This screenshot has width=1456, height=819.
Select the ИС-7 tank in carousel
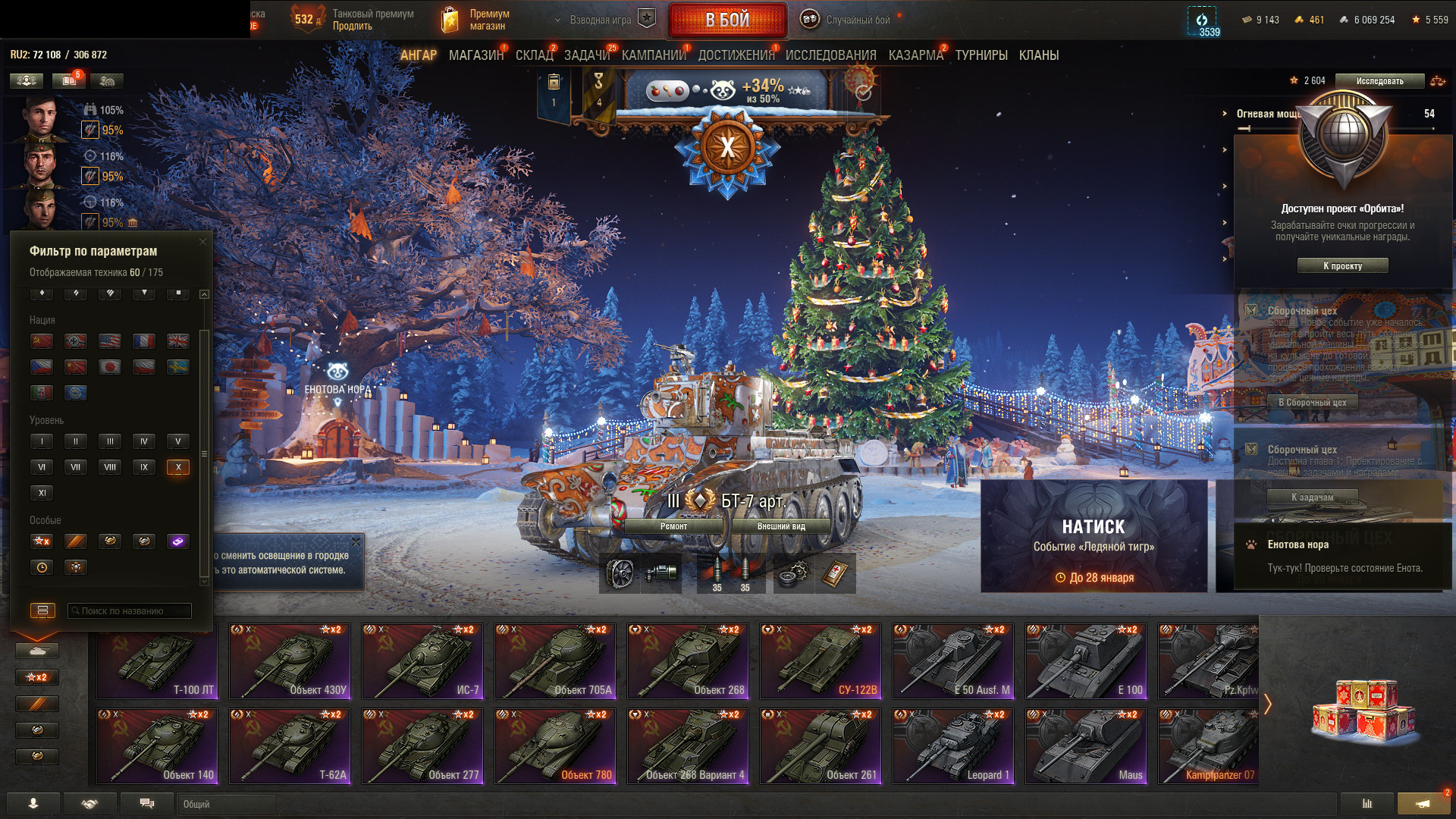pyautogui.click(x=422, y=661)
